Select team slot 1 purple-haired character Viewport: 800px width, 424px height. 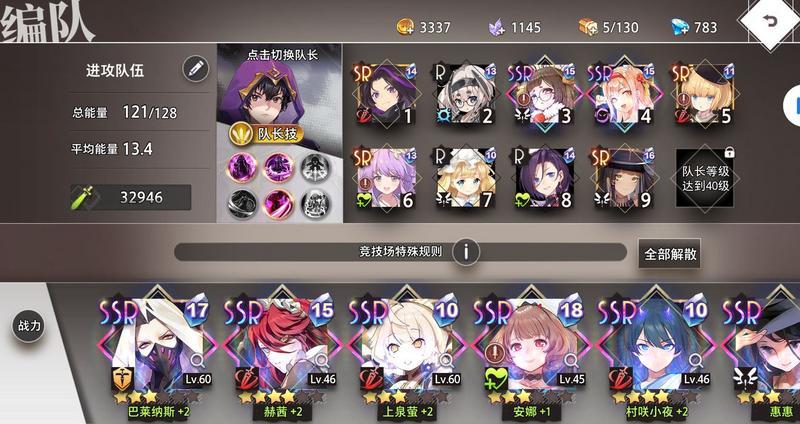387,95
